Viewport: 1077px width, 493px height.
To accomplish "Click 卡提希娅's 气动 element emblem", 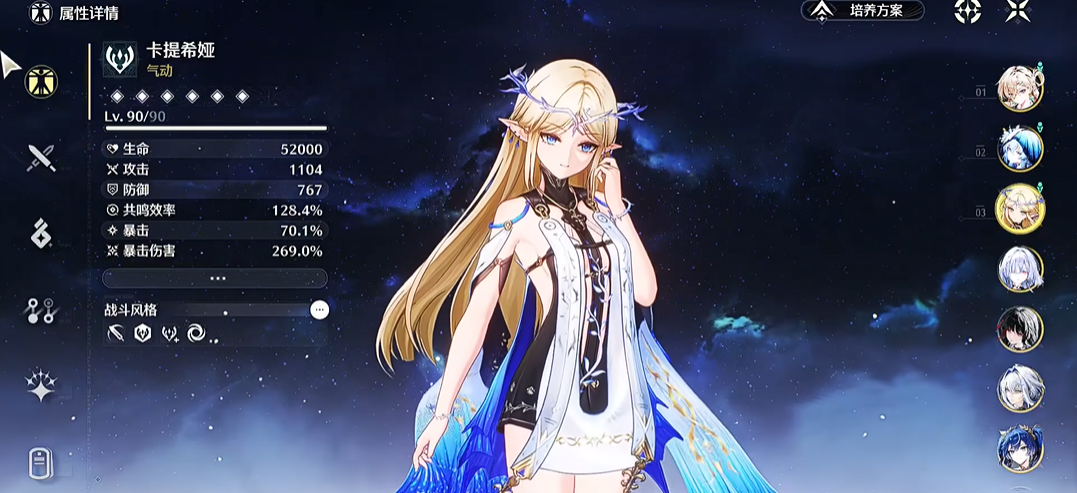I will 120,60.
